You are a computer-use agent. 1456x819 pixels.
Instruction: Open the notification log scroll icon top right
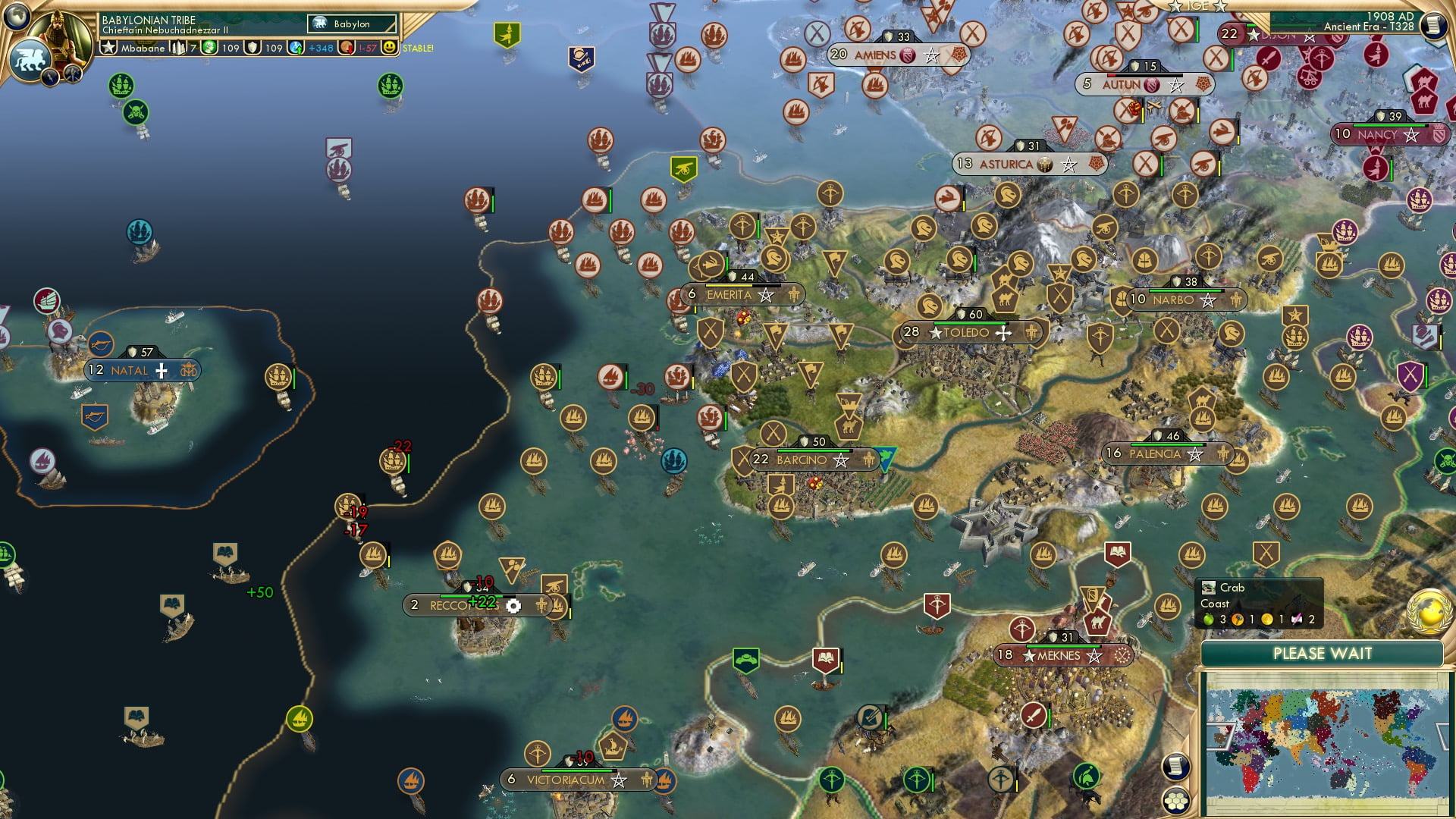pos(1434,24)
